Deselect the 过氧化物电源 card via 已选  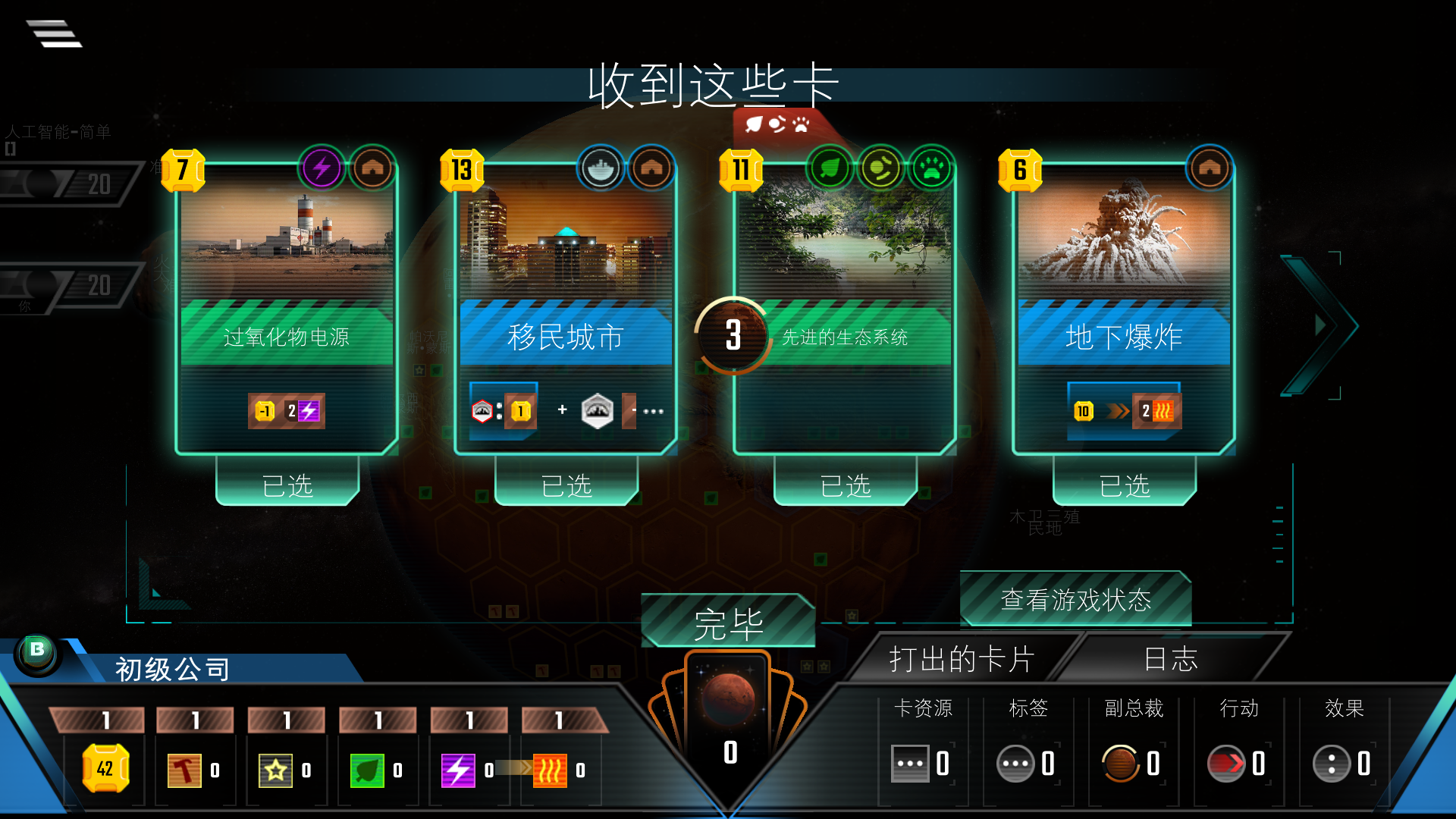tap(287, 486)
